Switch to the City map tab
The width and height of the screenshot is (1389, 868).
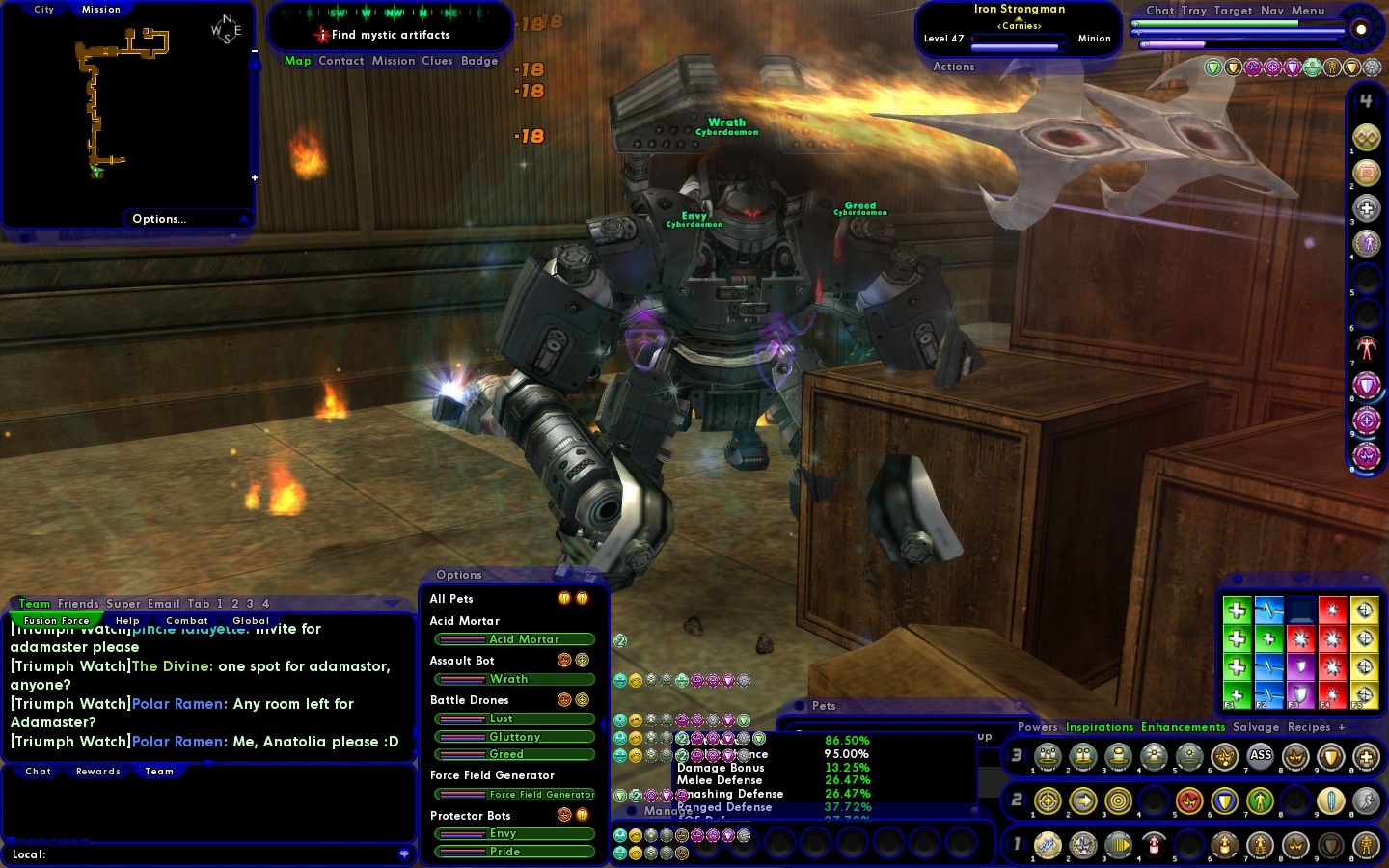[x=44, y=10]
